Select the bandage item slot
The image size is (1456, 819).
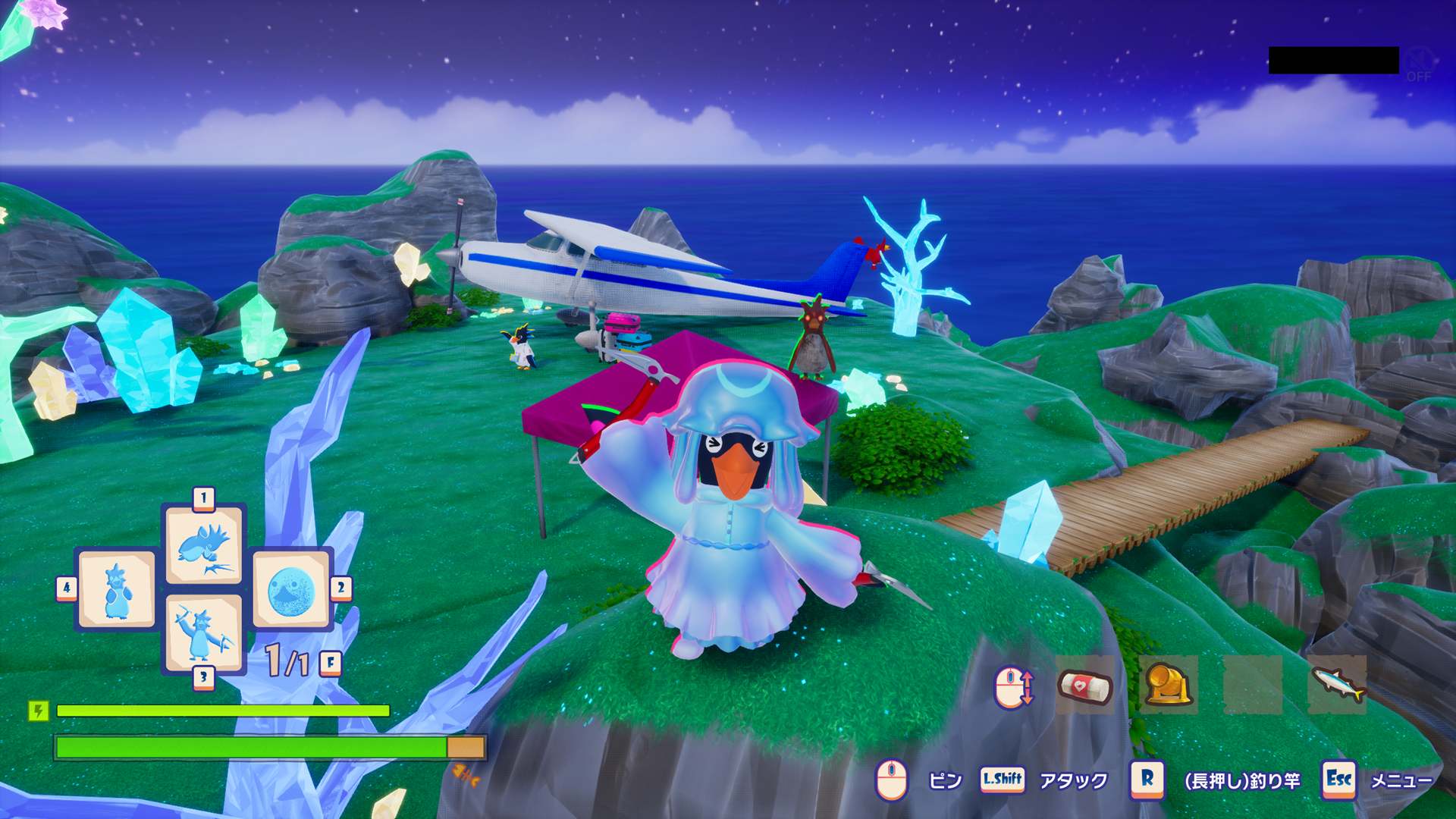1084,686
